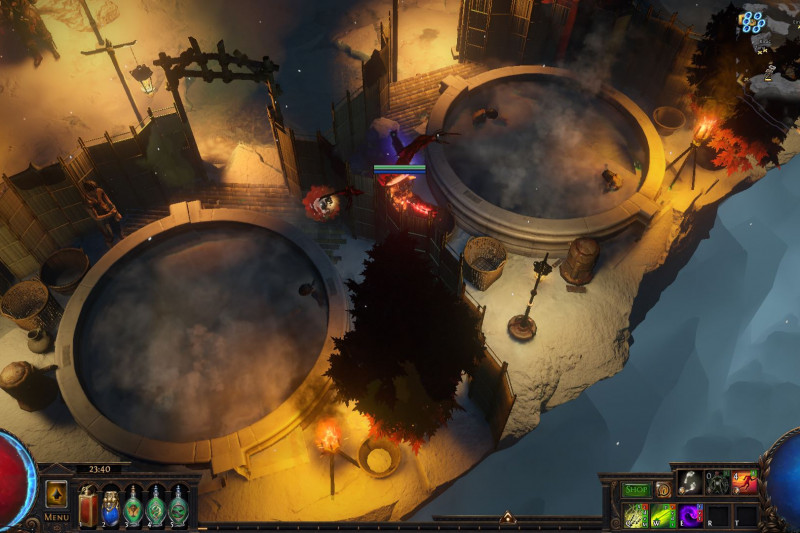Click the orange spiral icon beside Shop

point(662,490)
